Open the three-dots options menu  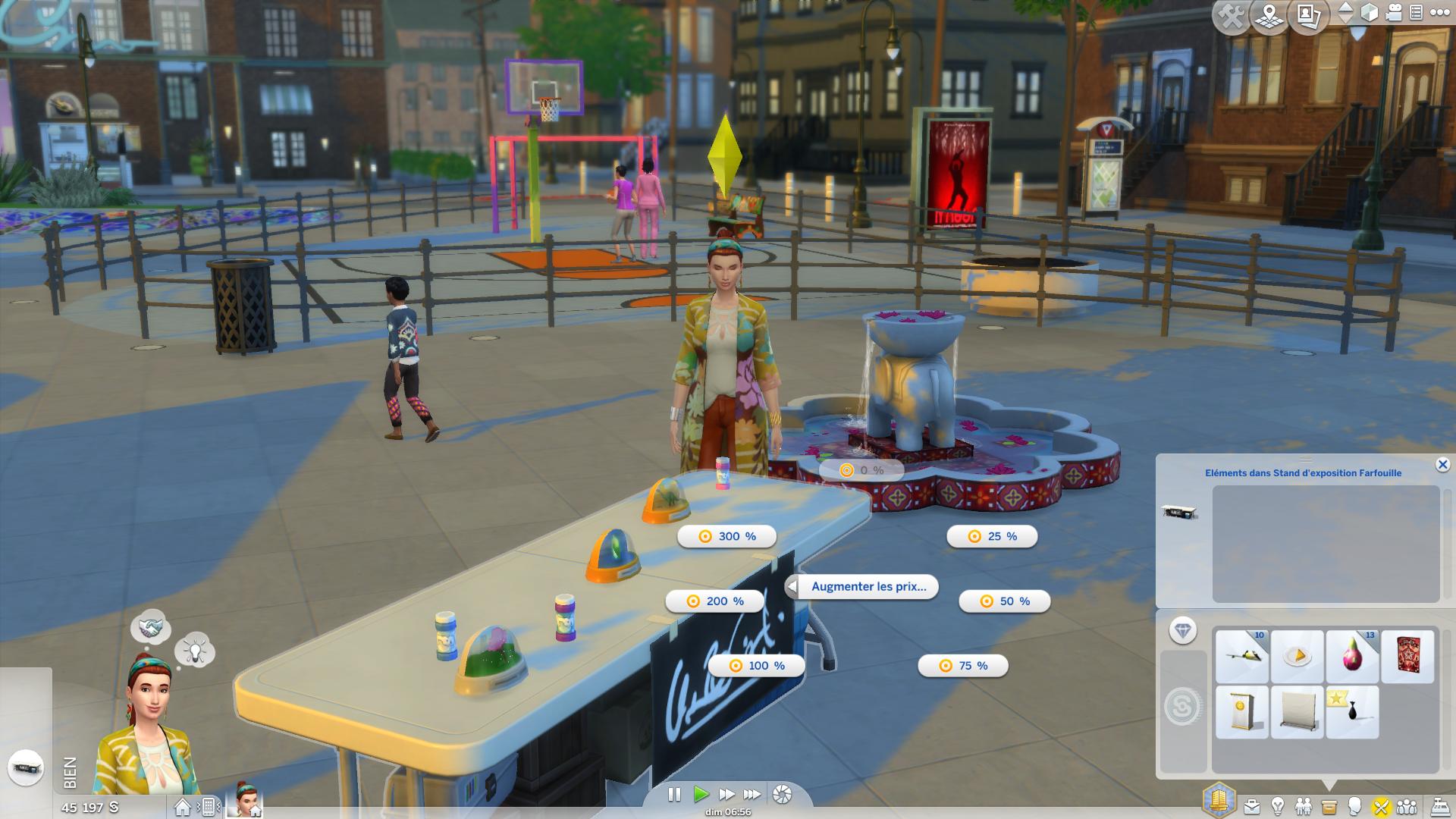tap(1439, 13)
